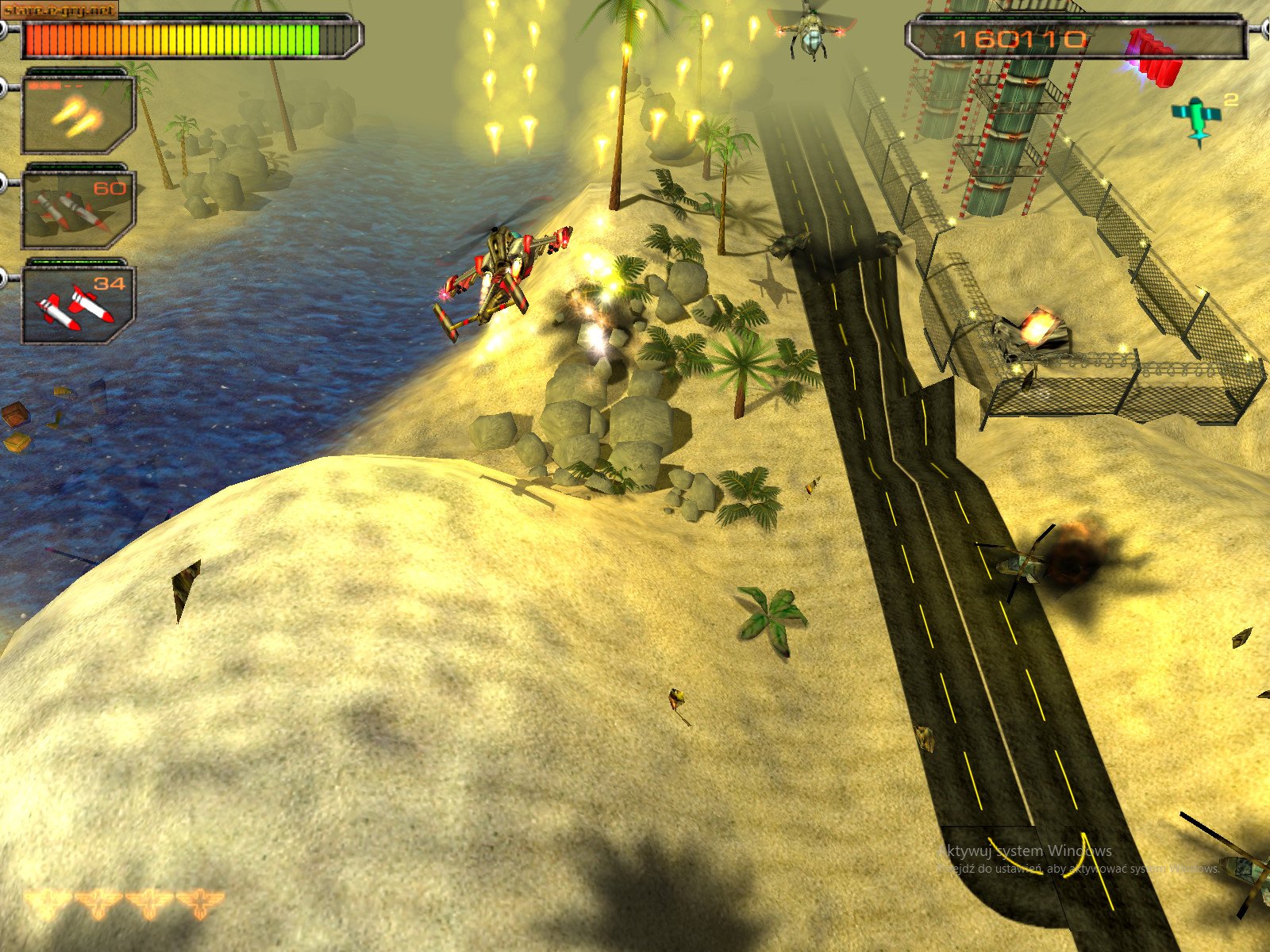Toggle the hook knob next to the missiles panel
Image resolution: width=1270 pixels, height=952 pixels.
pos(6,182)
